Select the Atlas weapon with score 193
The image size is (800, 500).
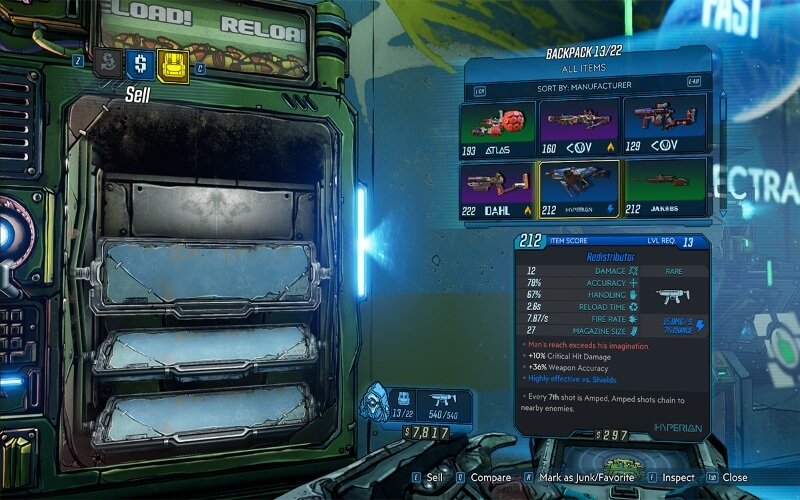pyautogui.click(x=499, y=124)
